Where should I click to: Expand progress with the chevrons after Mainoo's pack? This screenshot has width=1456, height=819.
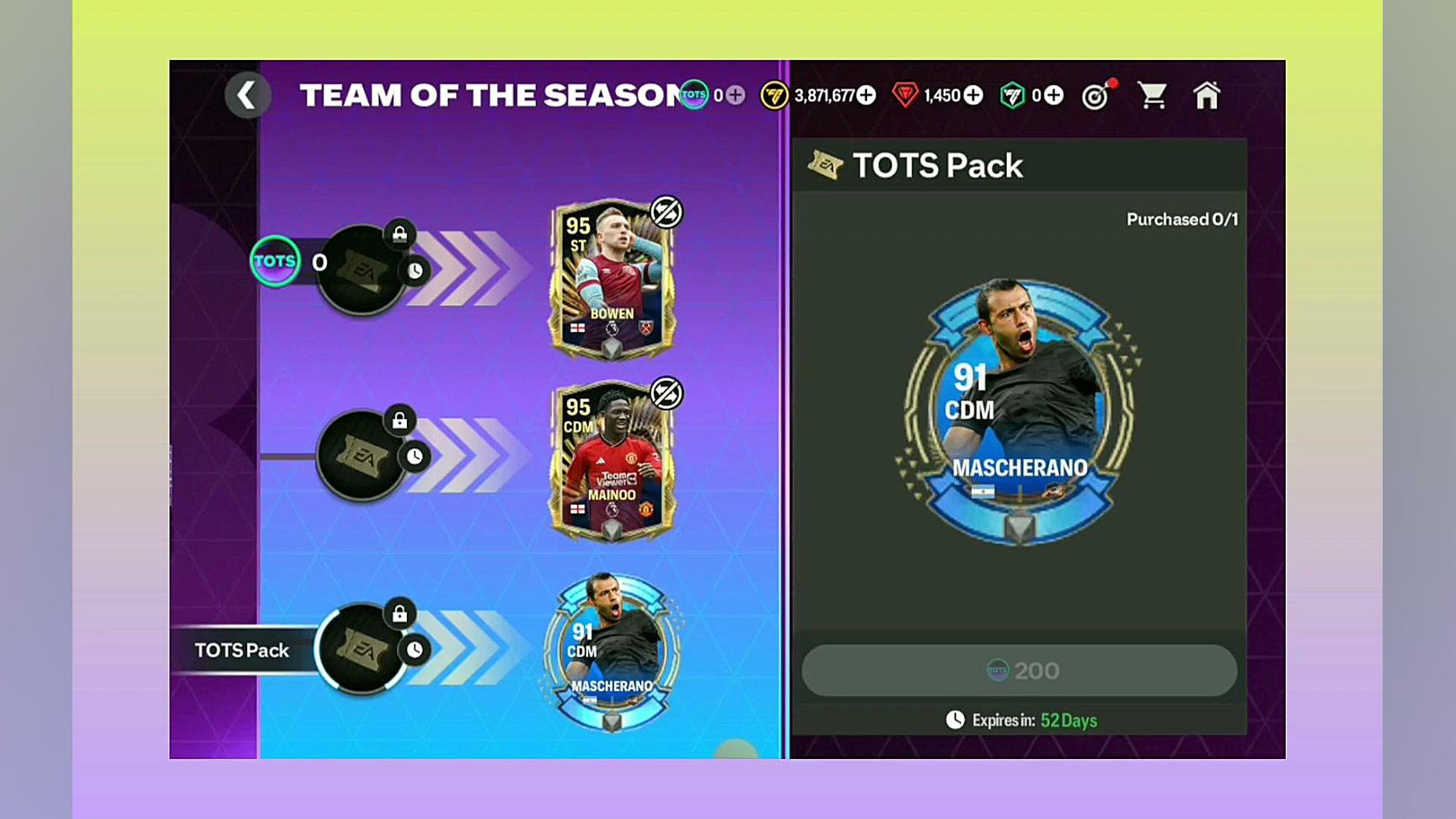pos(476,455)
